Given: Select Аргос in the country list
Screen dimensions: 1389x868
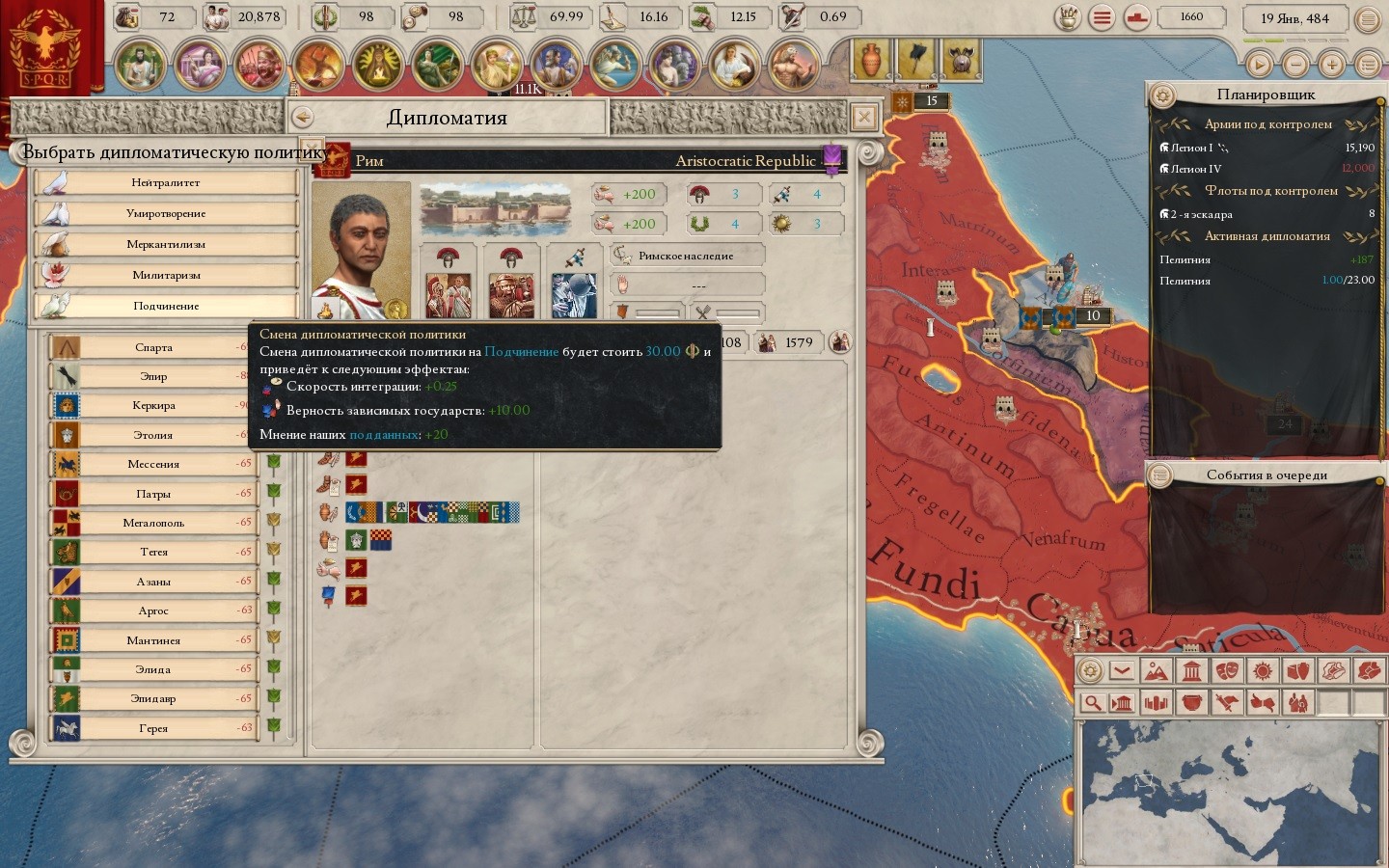Looking at the screenshot, I should click(153, 610).
